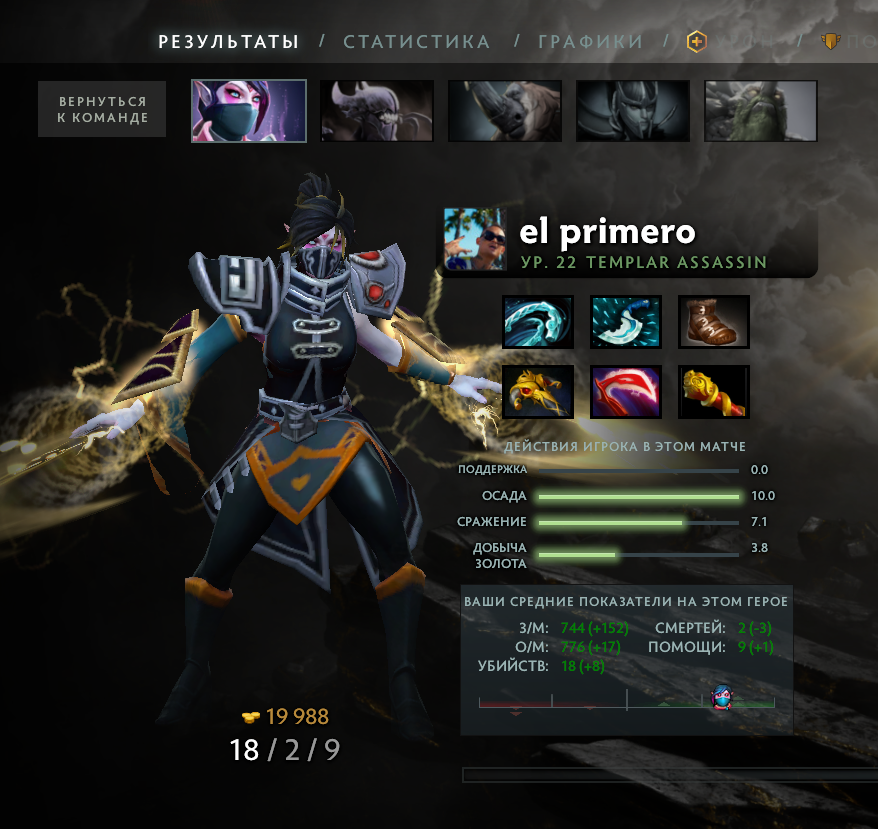Select the red Desolator blade item
The width and height of the screenshot is (878, 829).
[626, 392]
